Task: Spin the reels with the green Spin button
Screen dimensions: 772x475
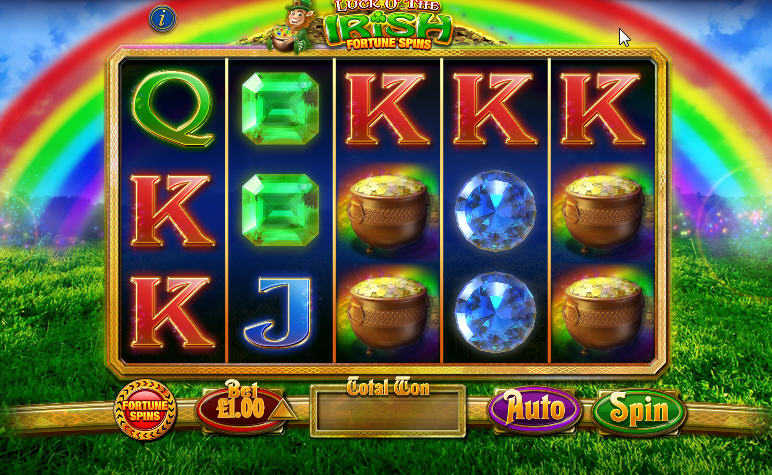Action: point(638,410)
